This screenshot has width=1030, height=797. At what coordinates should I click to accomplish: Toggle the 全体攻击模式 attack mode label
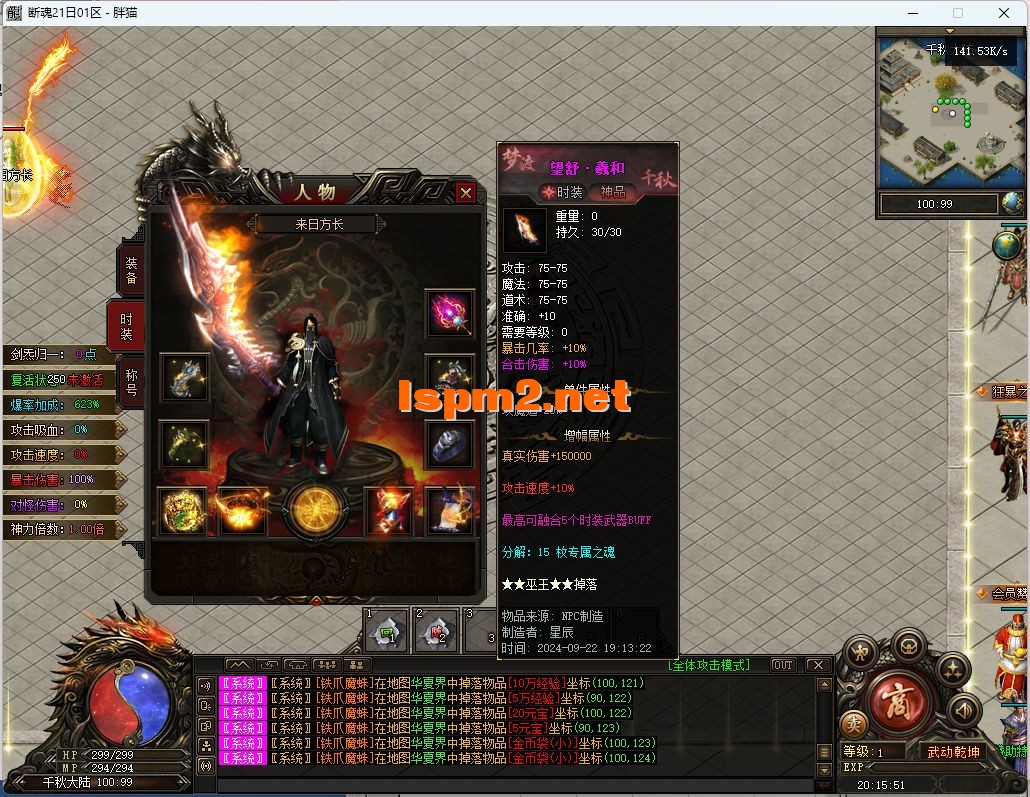click(x=708, y=665)
